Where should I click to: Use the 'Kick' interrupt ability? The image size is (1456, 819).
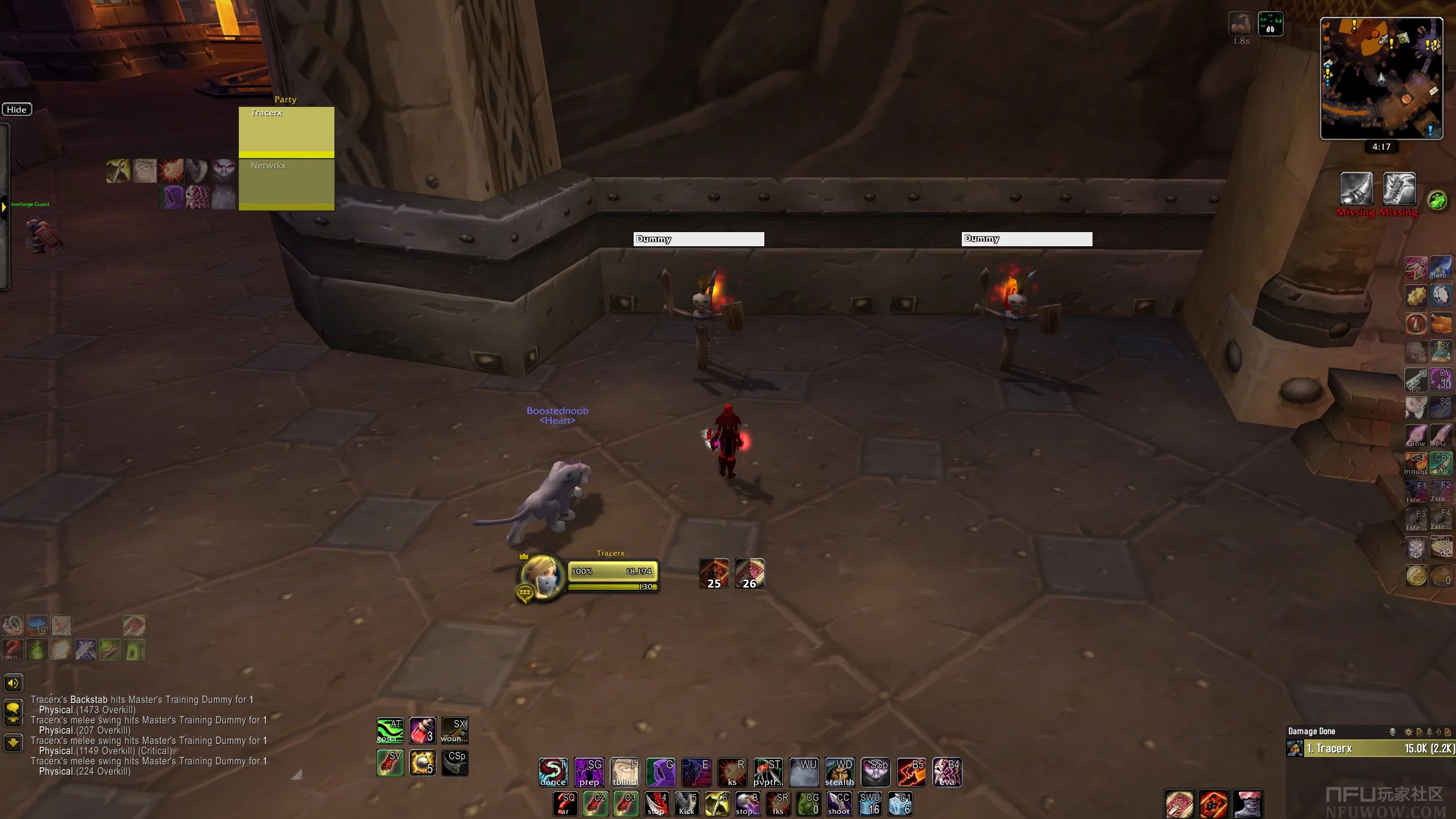[x=687, y=804]
